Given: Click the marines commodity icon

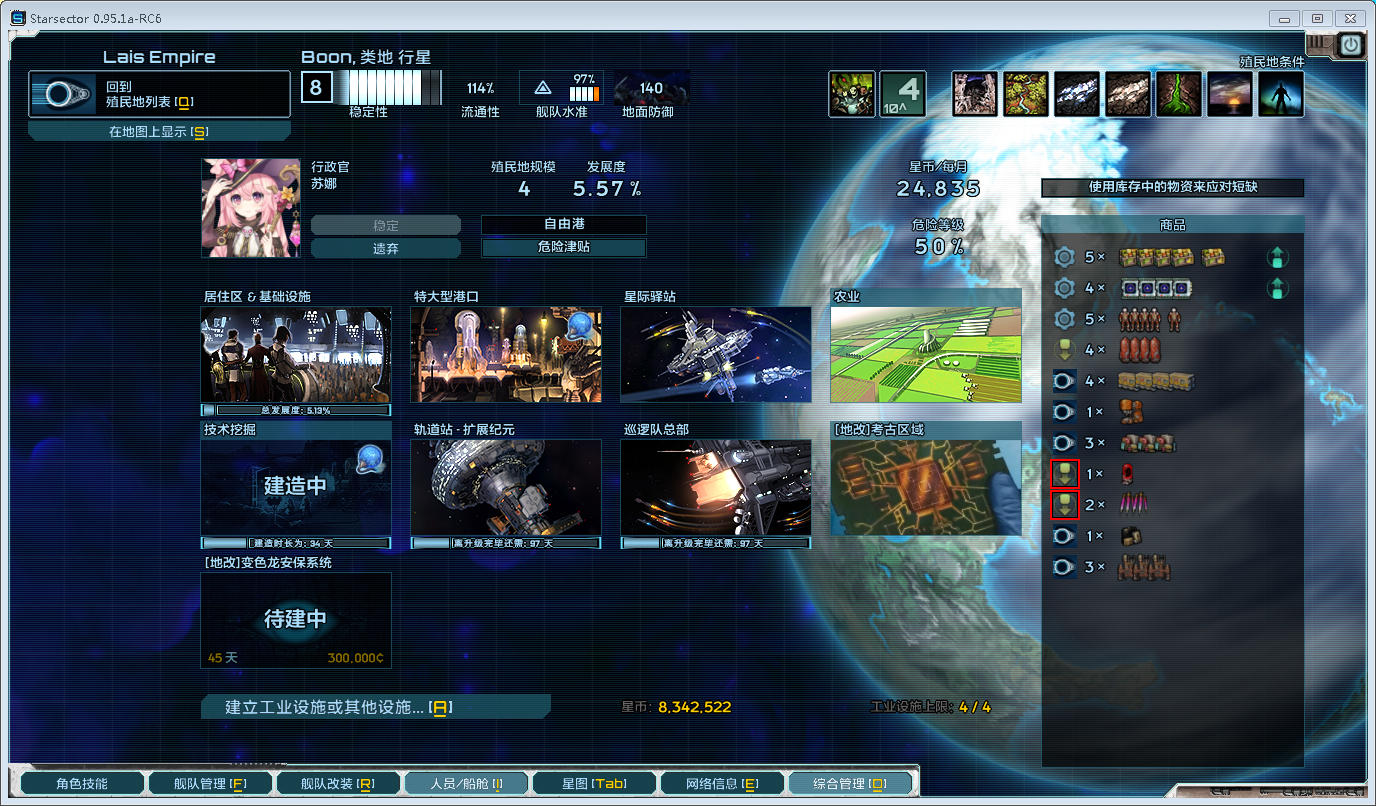Looking at the screenshot, I should [1135, 350].
